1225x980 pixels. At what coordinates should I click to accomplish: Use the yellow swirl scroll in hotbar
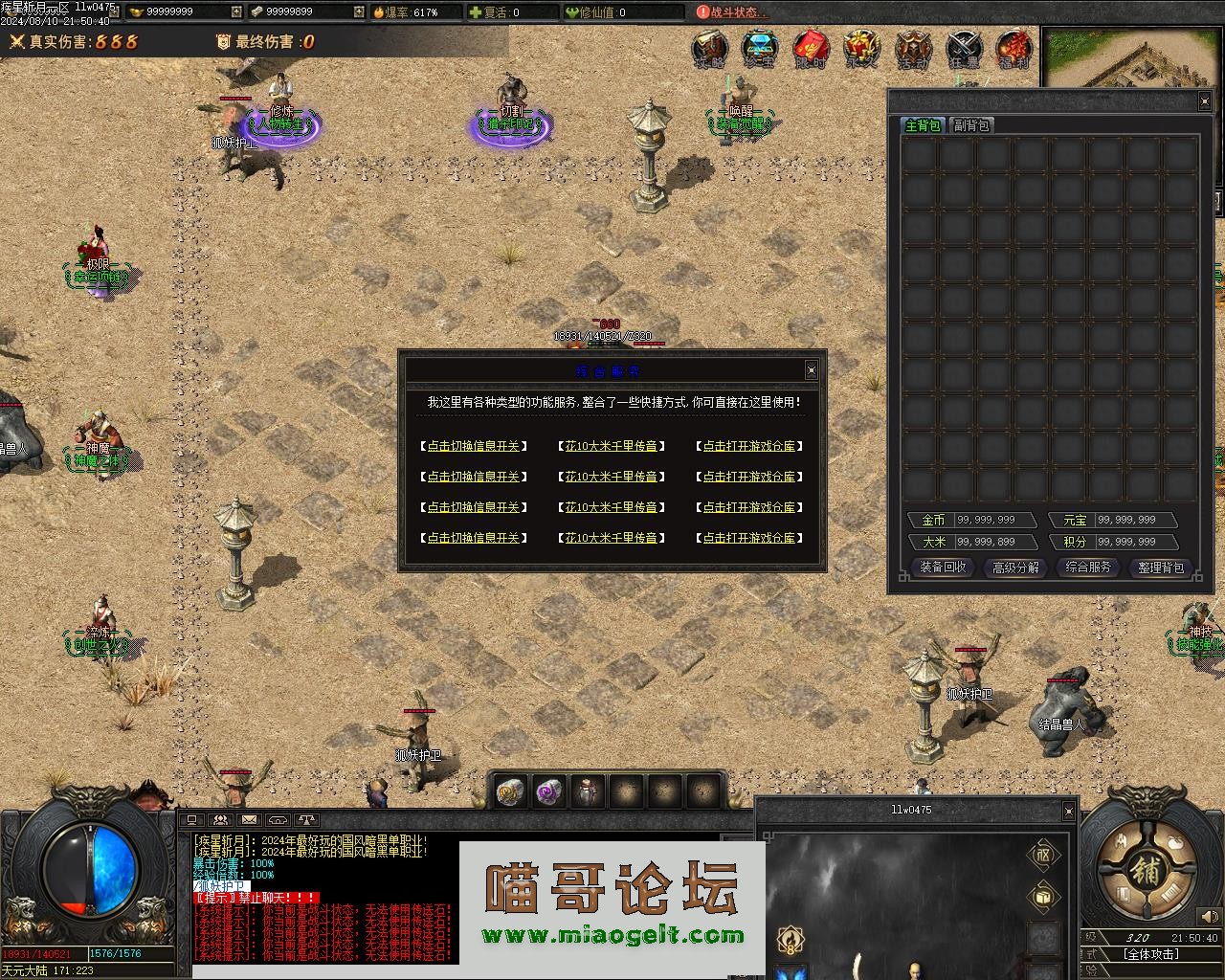pos(509,791)
